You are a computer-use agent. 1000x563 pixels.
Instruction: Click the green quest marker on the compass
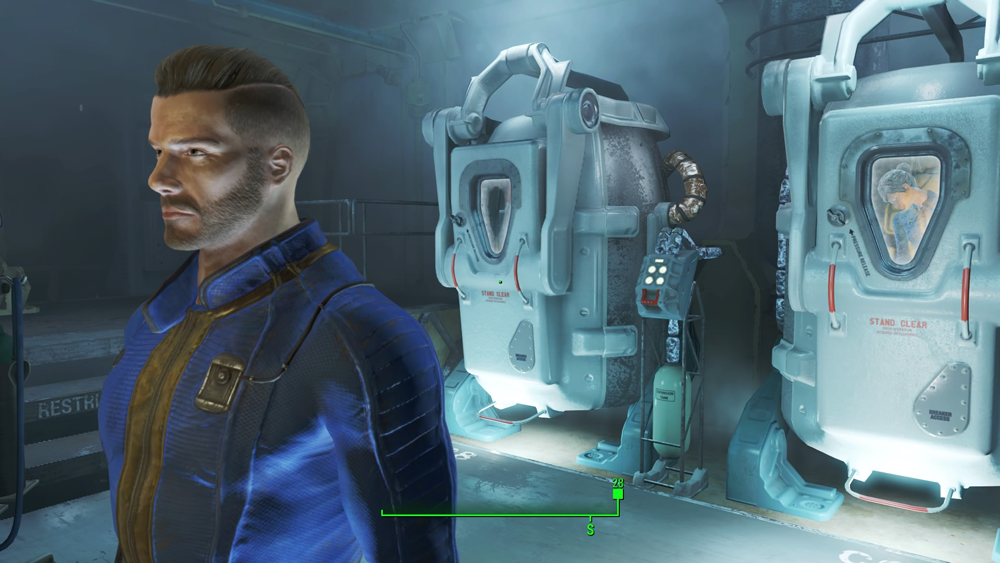(618, 493)
